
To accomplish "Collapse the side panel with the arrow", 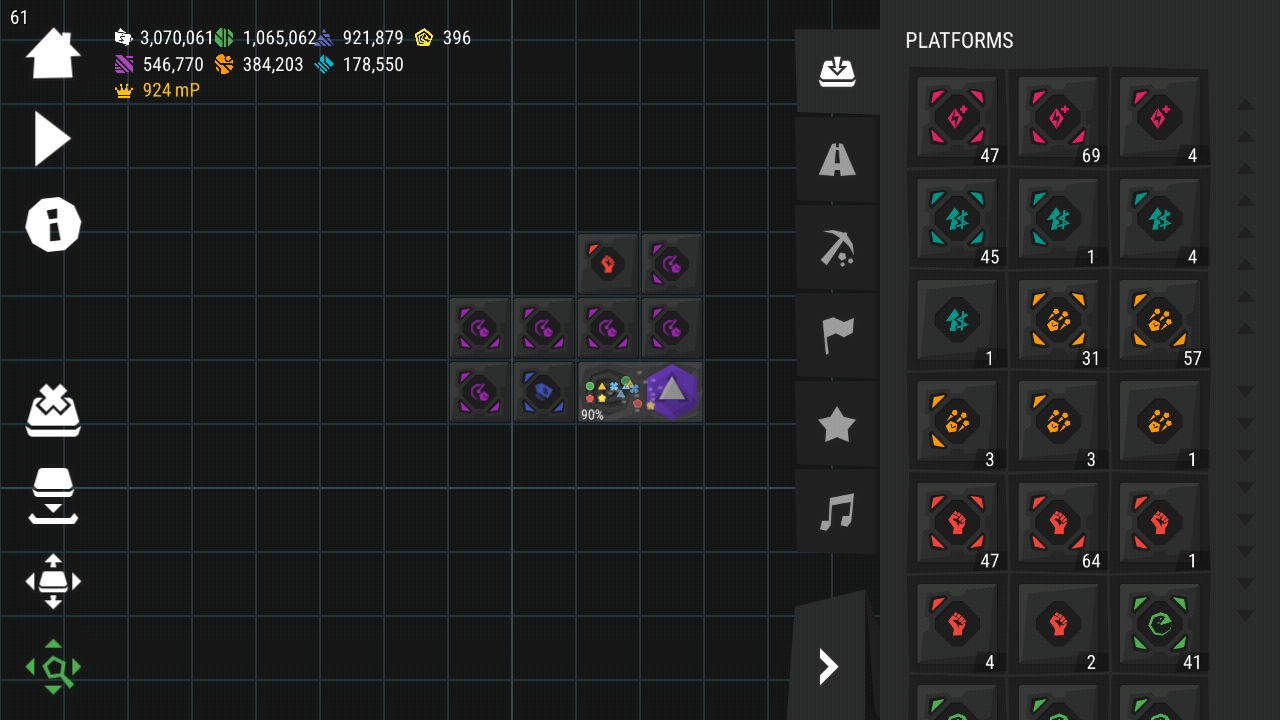I will tap(829, 666).
